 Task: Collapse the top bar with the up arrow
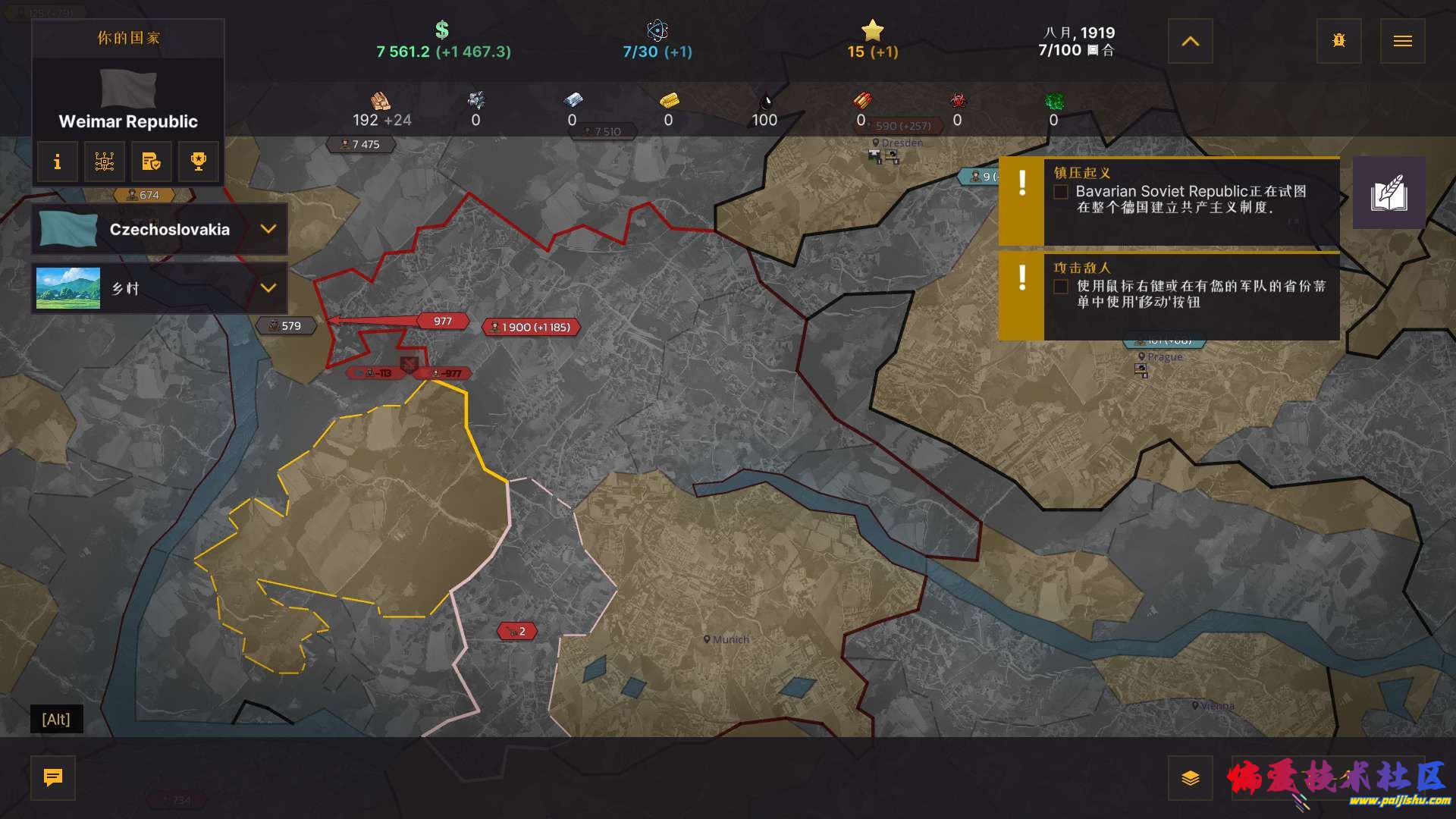[x=1190, y=41]
